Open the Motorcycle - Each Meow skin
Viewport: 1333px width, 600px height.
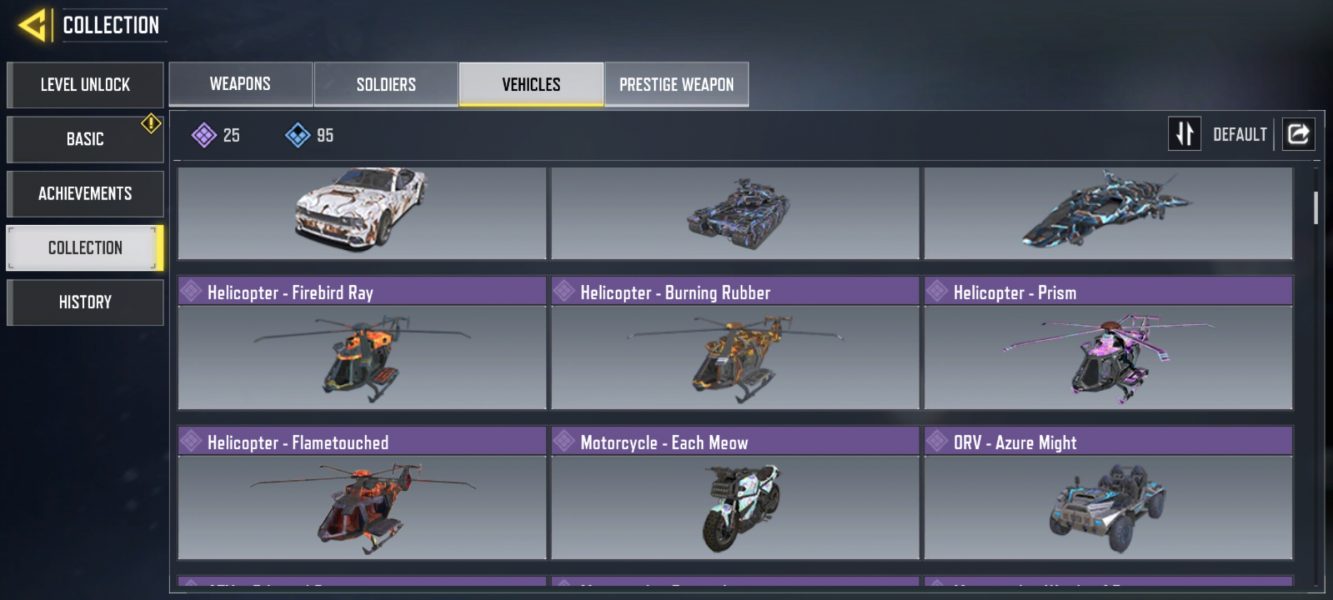pos(735,495)
